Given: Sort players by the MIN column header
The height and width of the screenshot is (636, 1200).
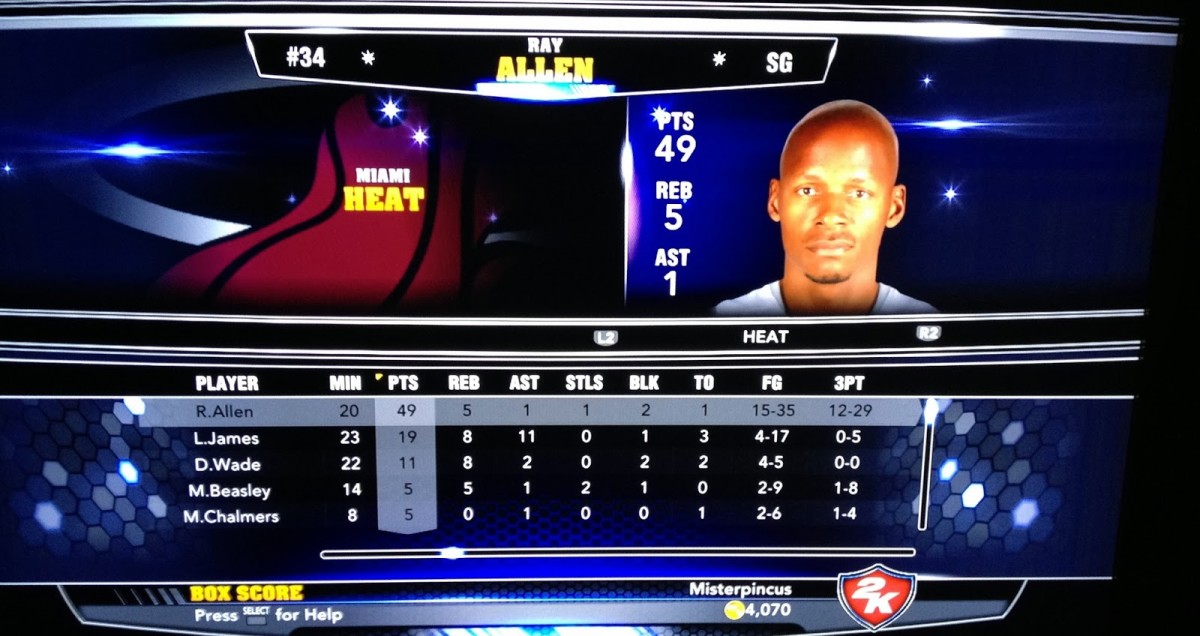Looking at the screenshot, I should pos(345,383).
